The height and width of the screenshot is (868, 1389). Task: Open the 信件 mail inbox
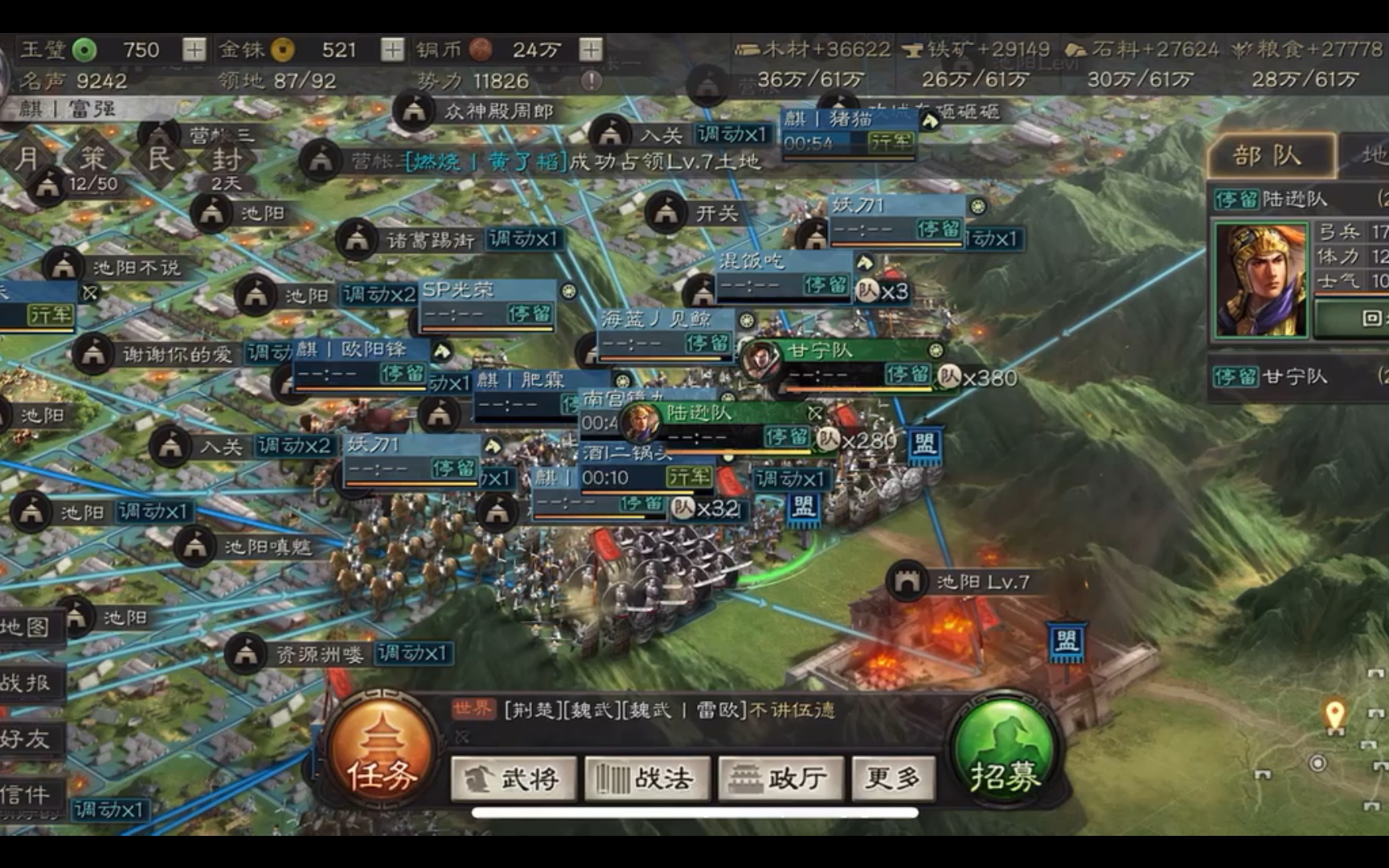tap(26, 795)
